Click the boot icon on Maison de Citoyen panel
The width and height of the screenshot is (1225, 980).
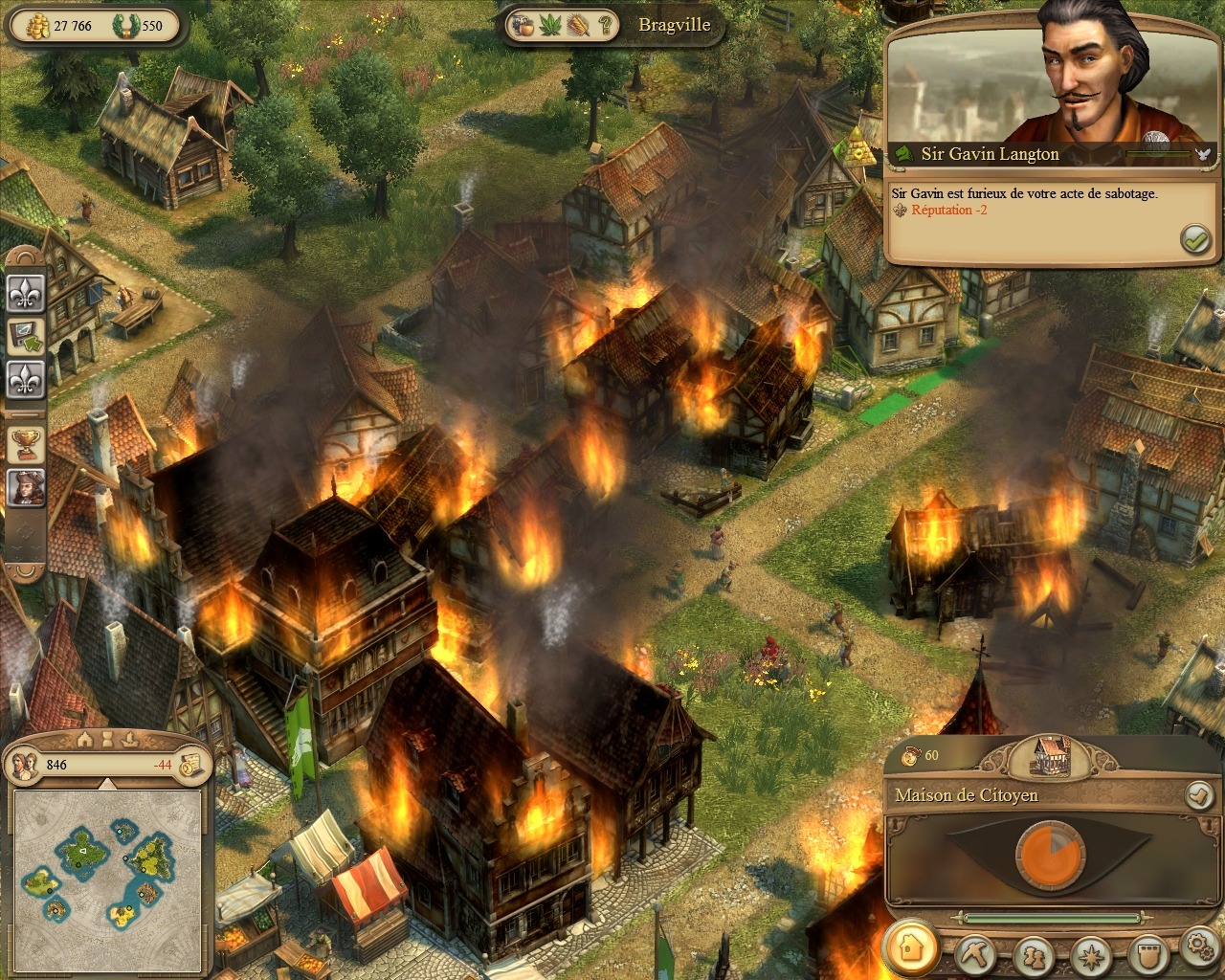[1198, 794]
